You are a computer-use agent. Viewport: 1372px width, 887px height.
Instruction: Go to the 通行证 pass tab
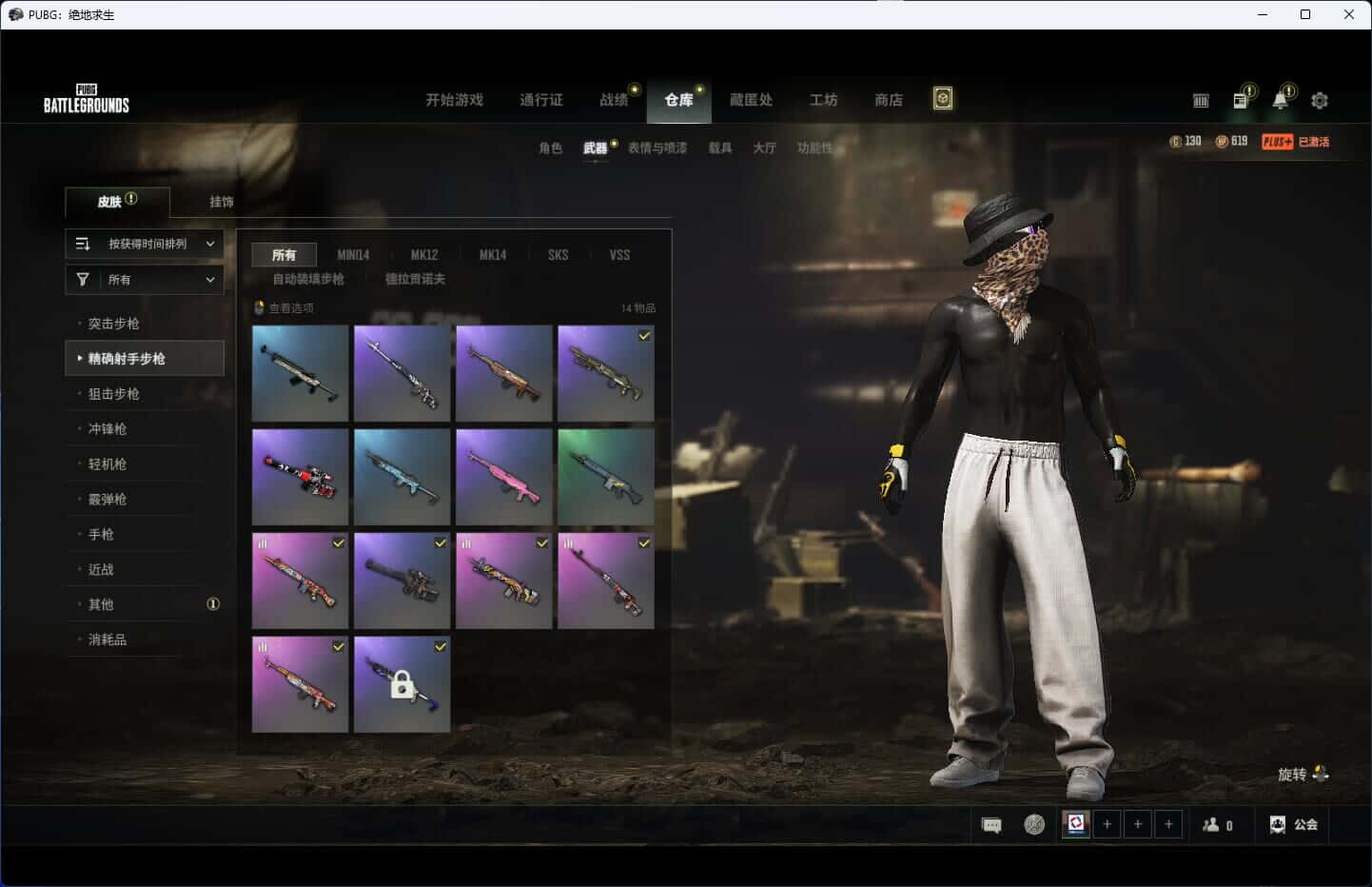pos(540,100)
